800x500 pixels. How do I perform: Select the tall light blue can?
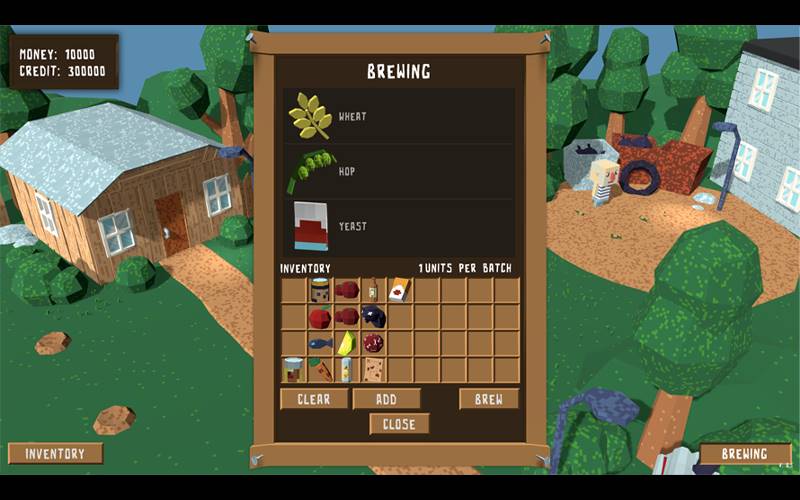(x=346, y=369)
